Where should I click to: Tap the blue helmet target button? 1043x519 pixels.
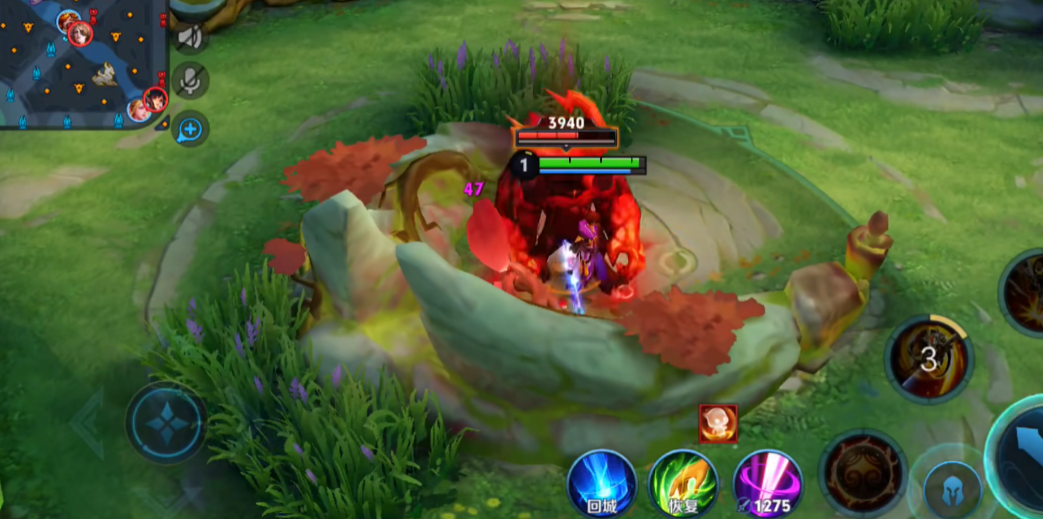point(948,488)
